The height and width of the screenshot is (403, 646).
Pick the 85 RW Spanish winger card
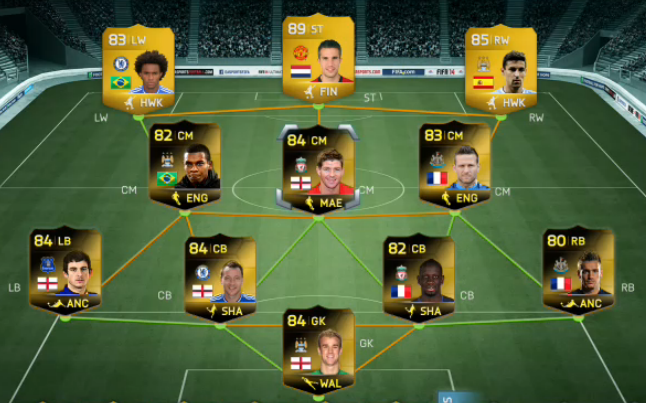pos(500,68)
